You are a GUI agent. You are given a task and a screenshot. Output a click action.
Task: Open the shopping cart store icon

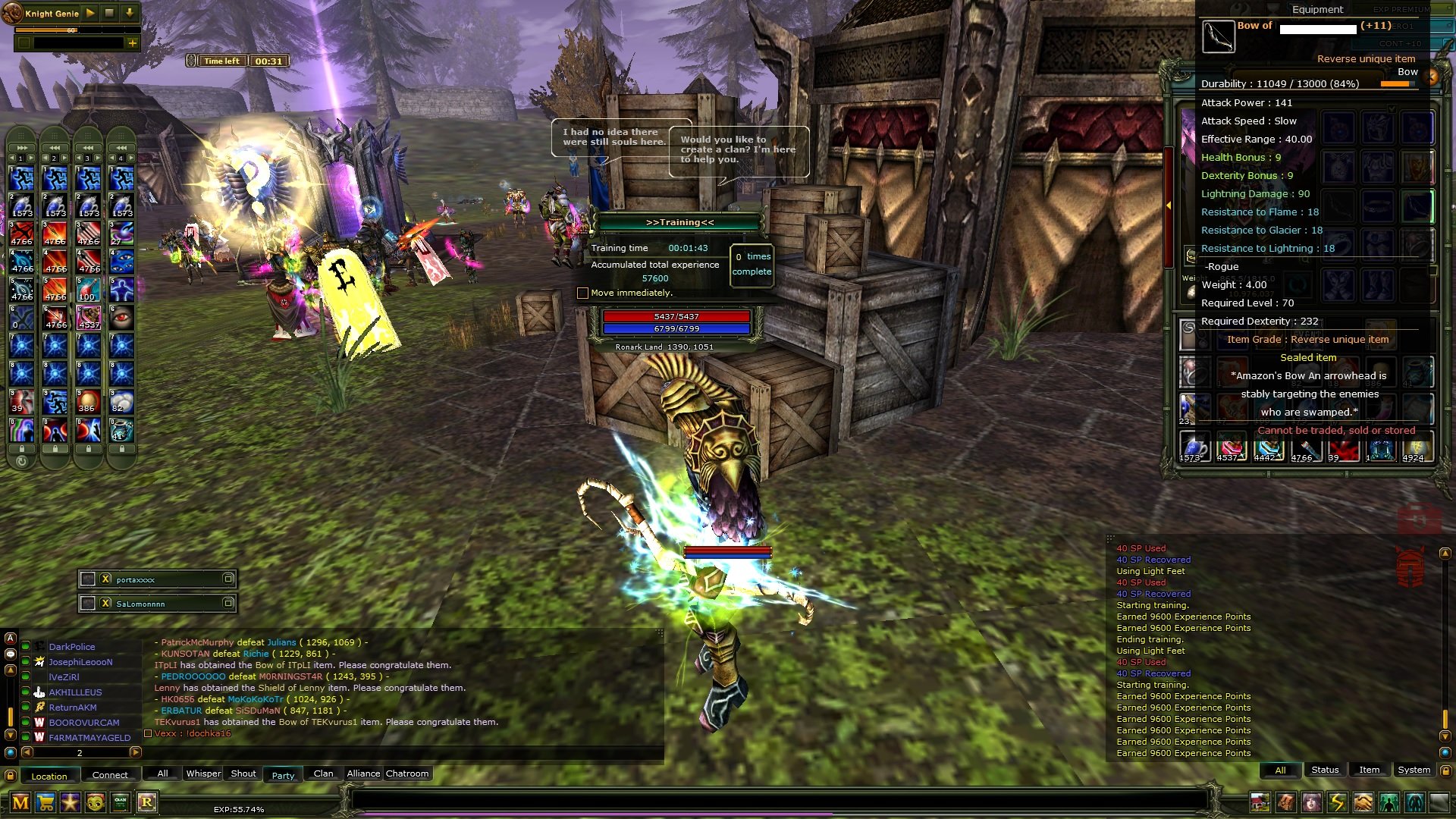pyautogui.click(x=45, y=802)
